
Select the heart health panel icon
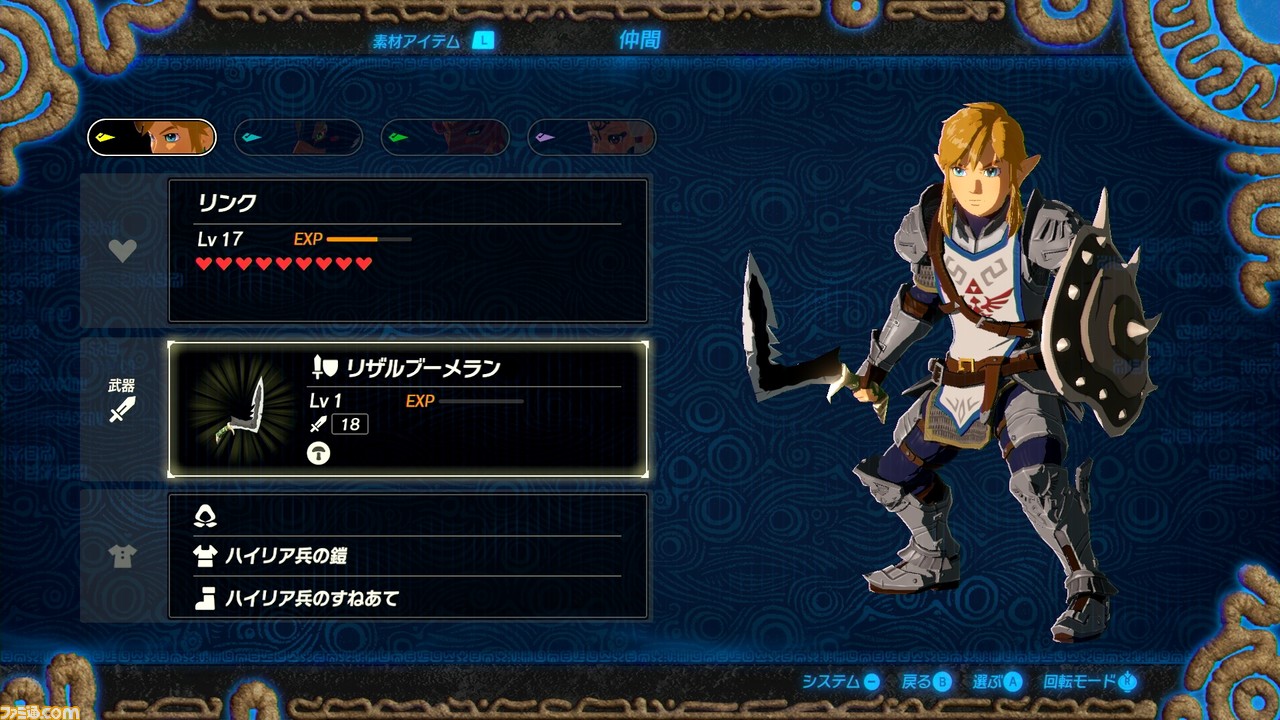[122, 251]
